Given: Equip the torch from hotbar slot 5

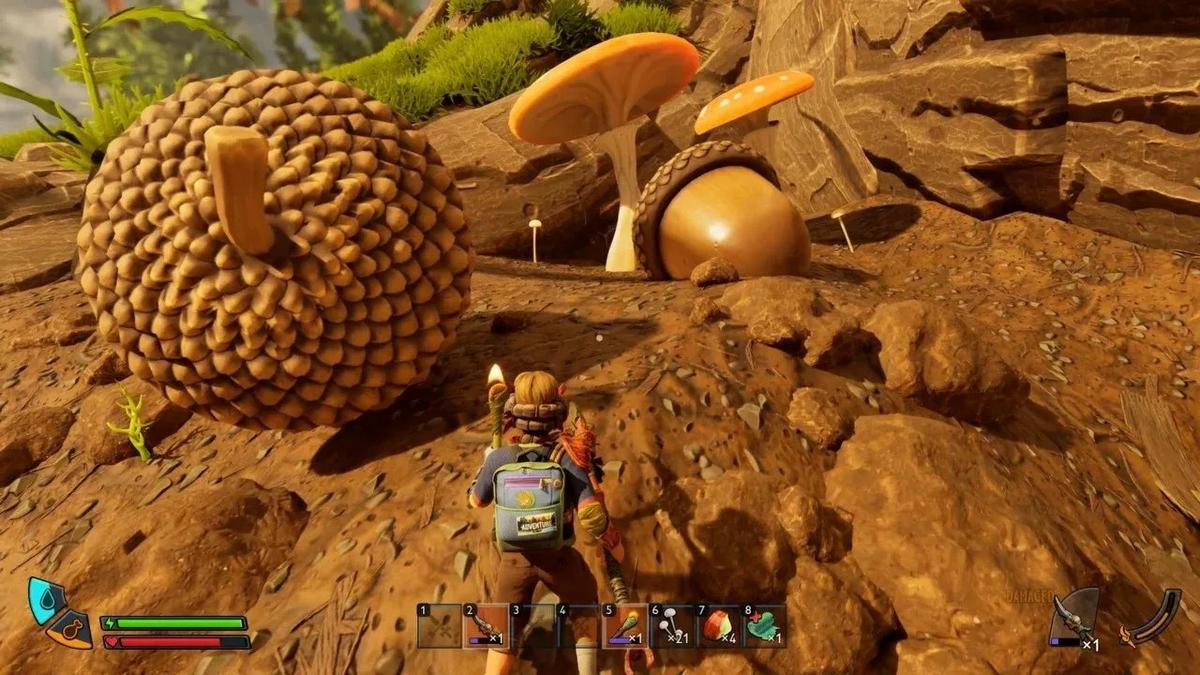Looking at the screenshot, I should (625, 626).
